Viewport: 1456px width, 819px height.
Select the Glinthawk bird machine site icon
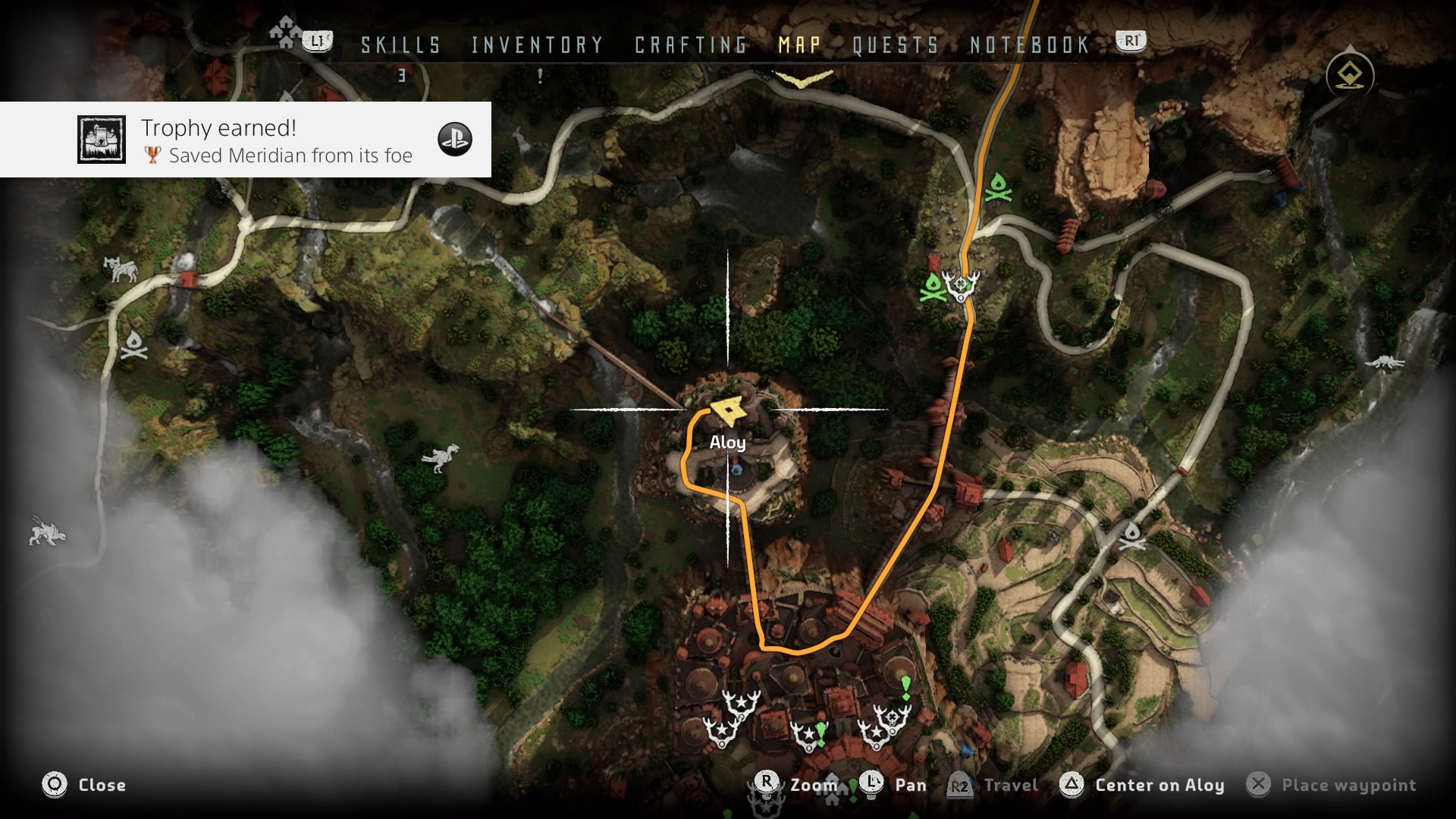(441, 457)
